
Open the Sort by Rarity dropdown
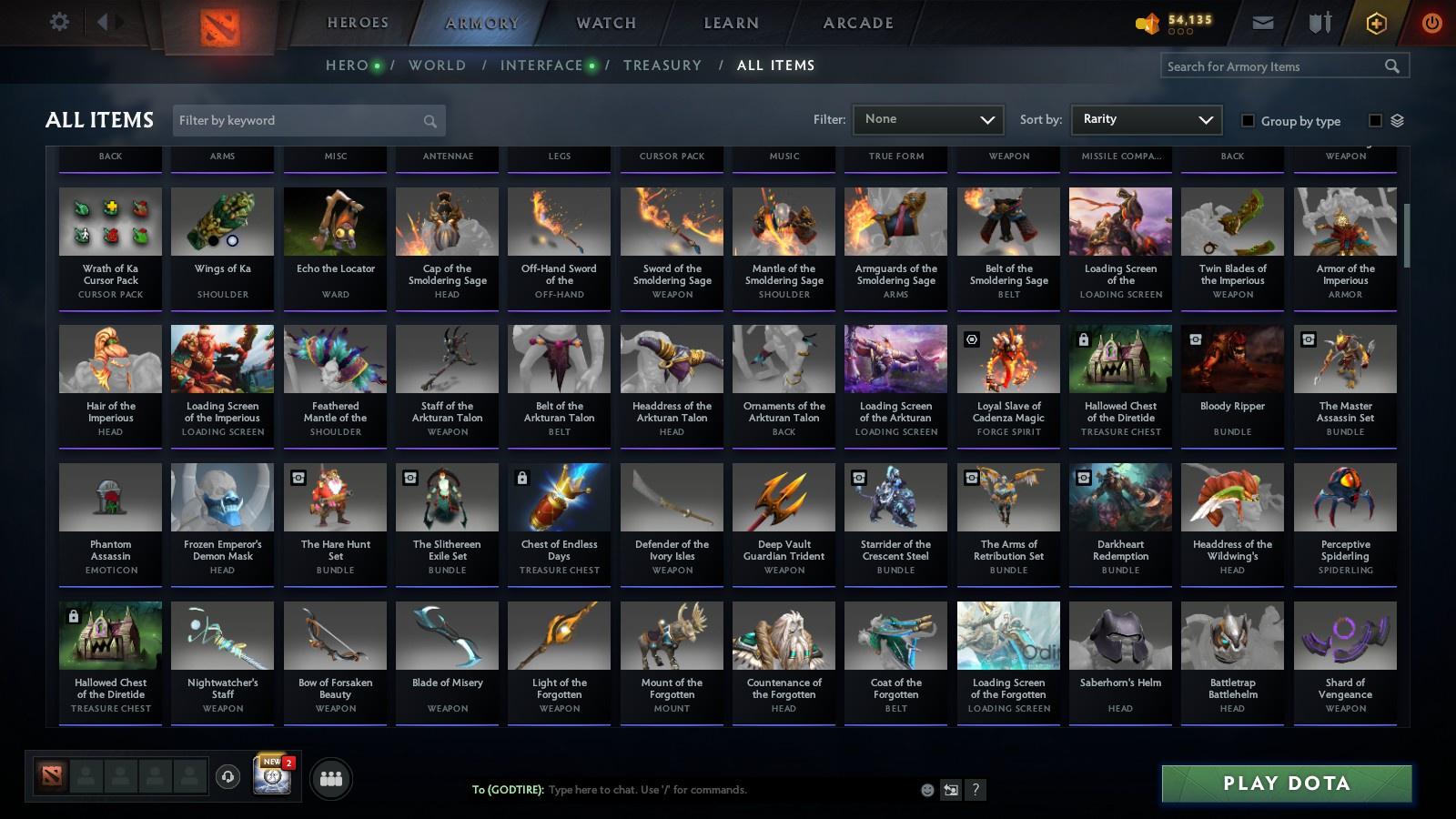(1146, 119)
